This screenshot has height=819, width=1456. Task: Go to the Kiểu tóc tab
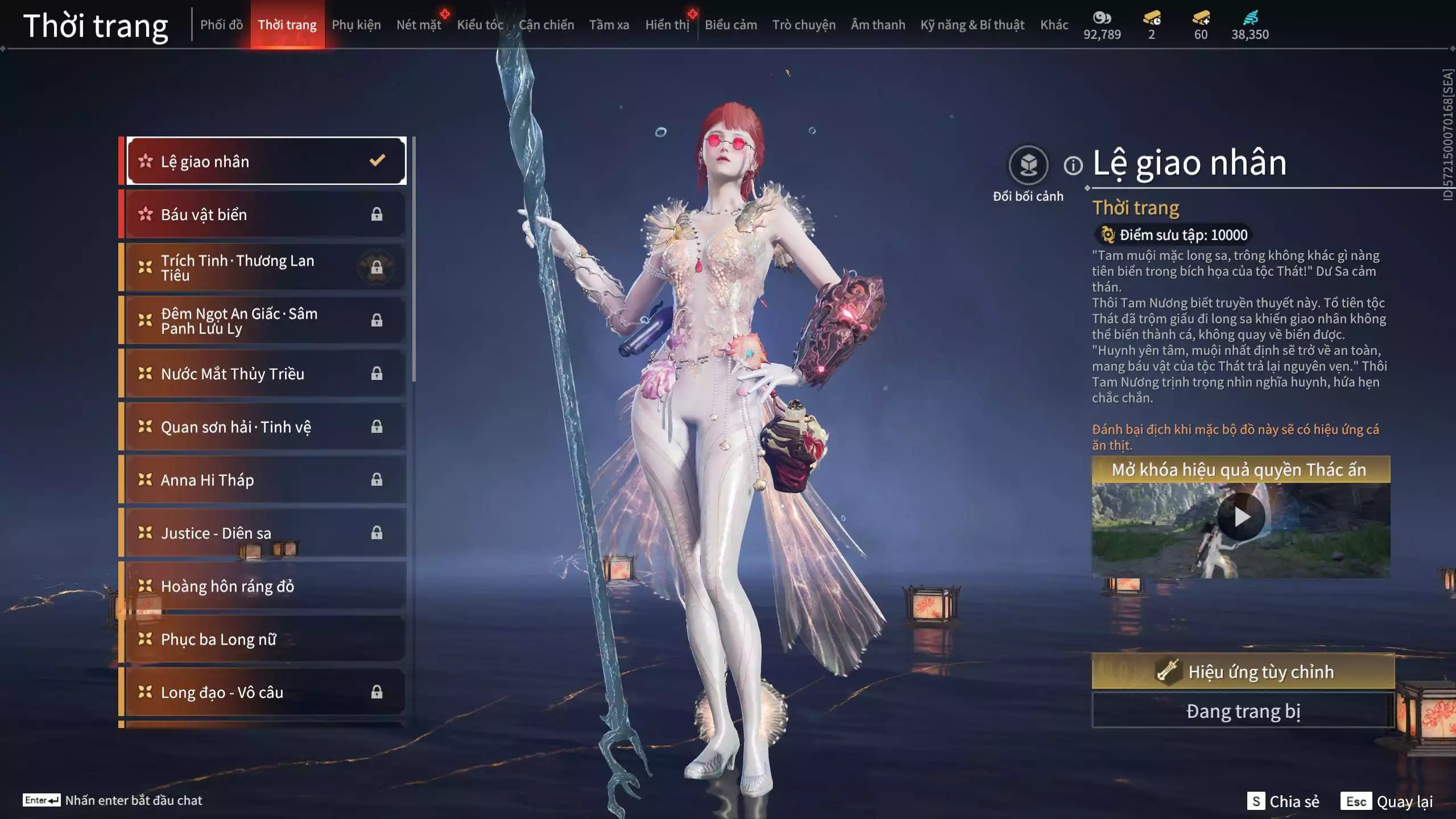pos(480,25)
